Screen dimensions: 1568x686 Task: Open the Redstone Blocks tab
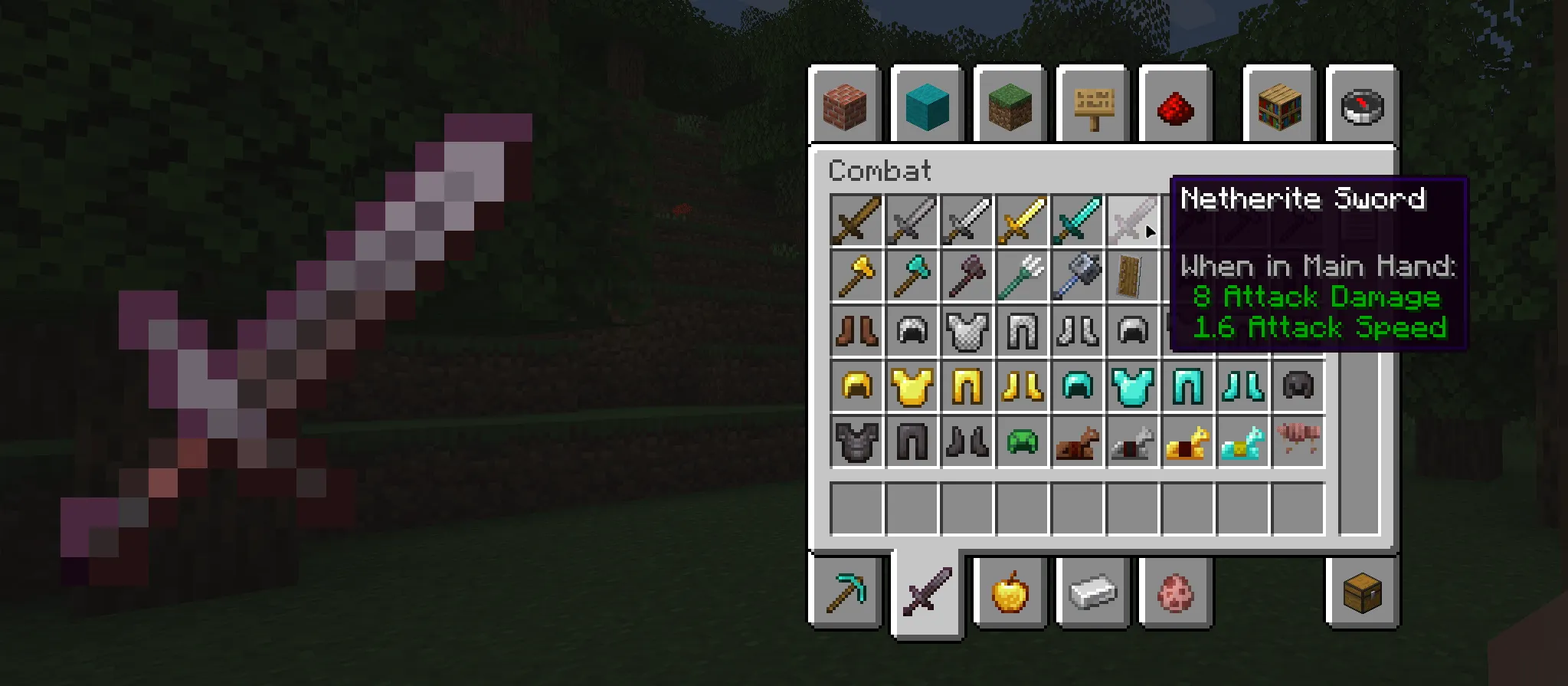point(1177,107)
